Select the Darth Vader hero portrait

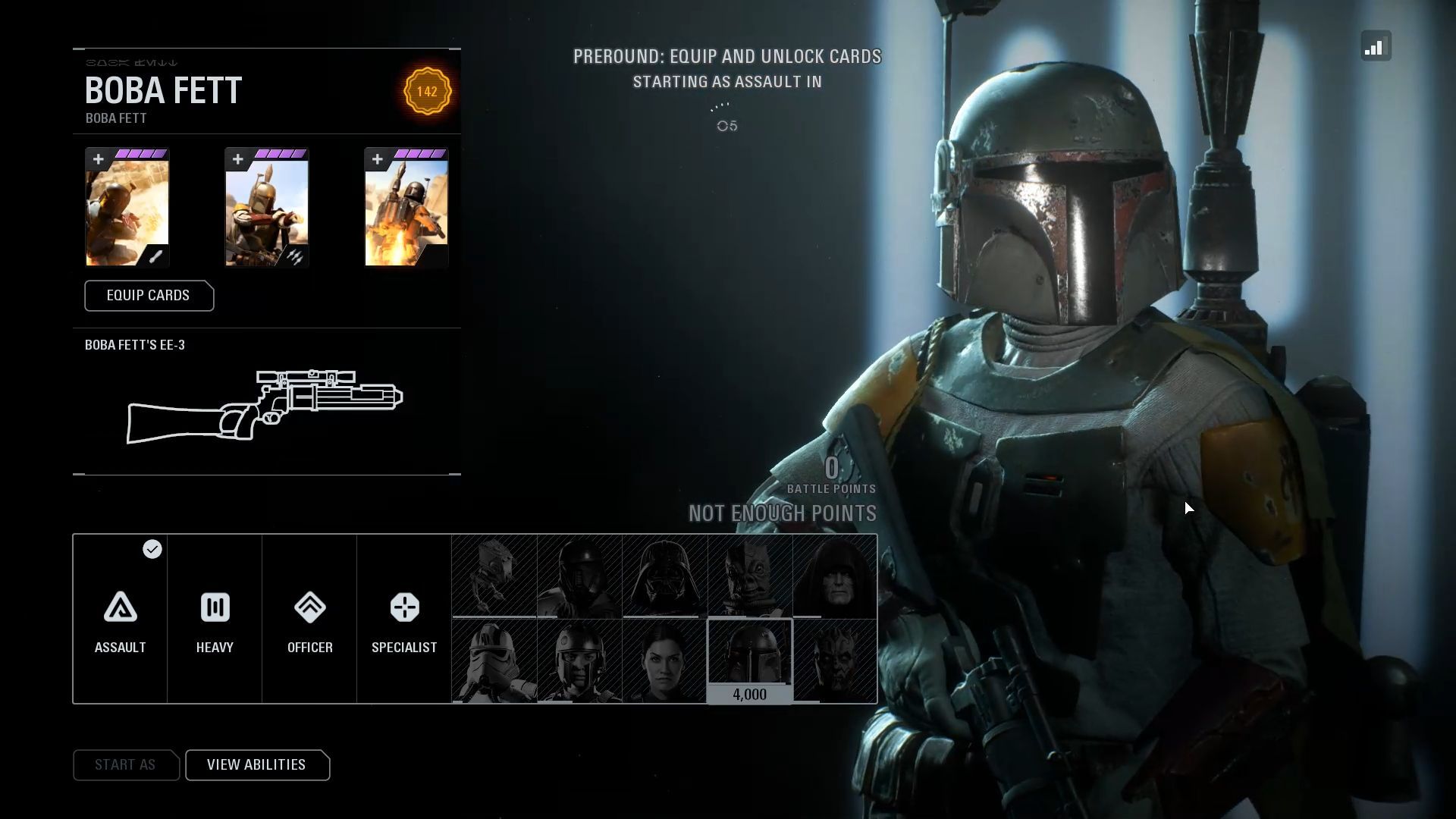click(665, 576)
